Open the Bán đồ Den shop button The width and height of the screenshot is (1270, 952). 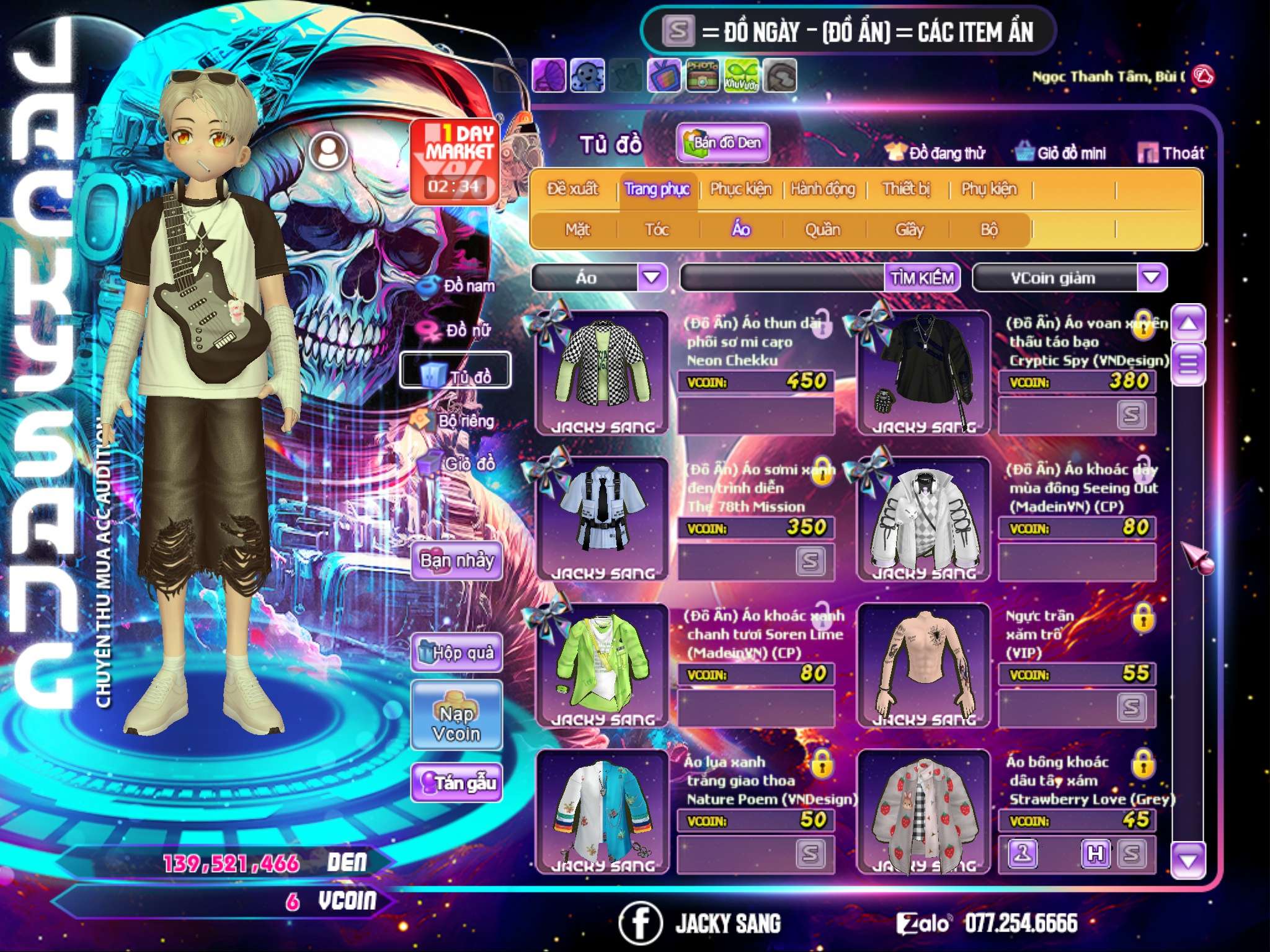point(723,143)
